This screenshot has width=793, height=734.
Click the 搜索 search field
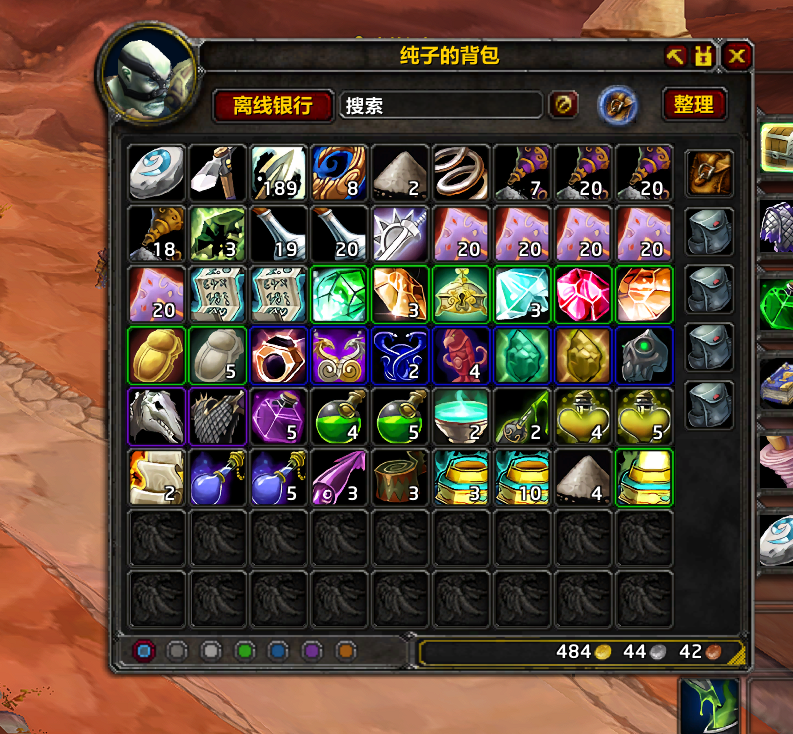tap(442, 105)
